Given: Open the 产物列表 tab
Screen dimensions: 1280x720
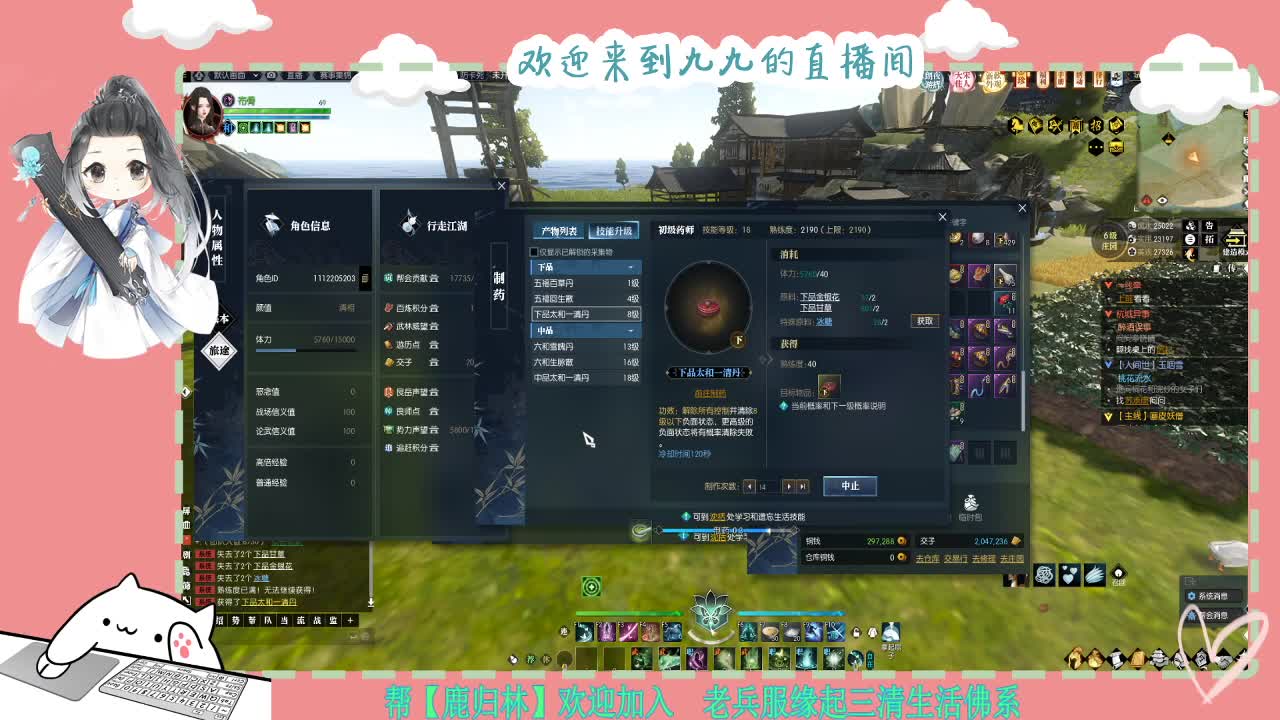Looking at the screenshot, I should [561, 231].
